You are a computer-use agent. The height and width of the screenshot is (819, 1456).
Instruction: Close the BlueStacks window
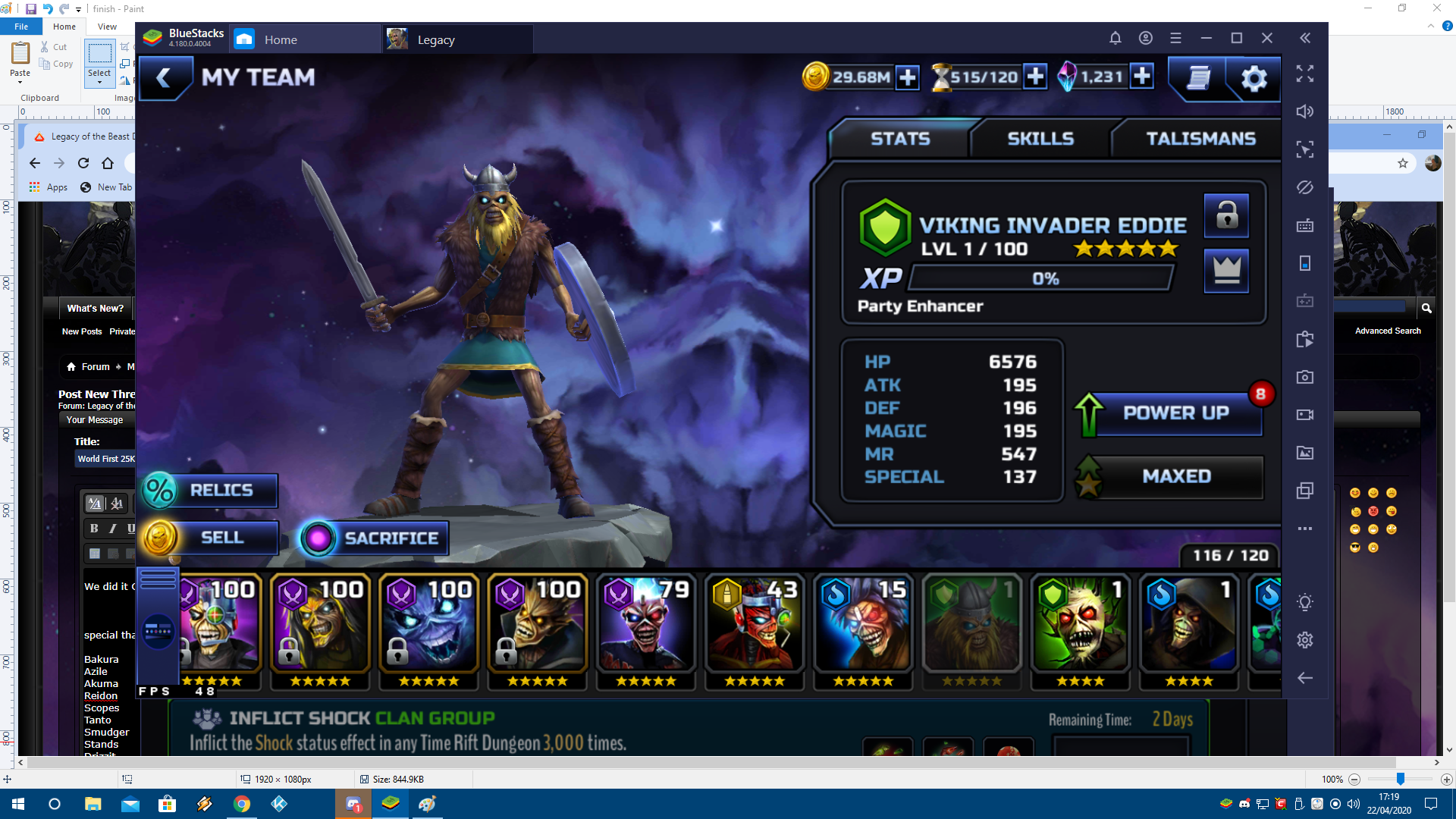1266,38
